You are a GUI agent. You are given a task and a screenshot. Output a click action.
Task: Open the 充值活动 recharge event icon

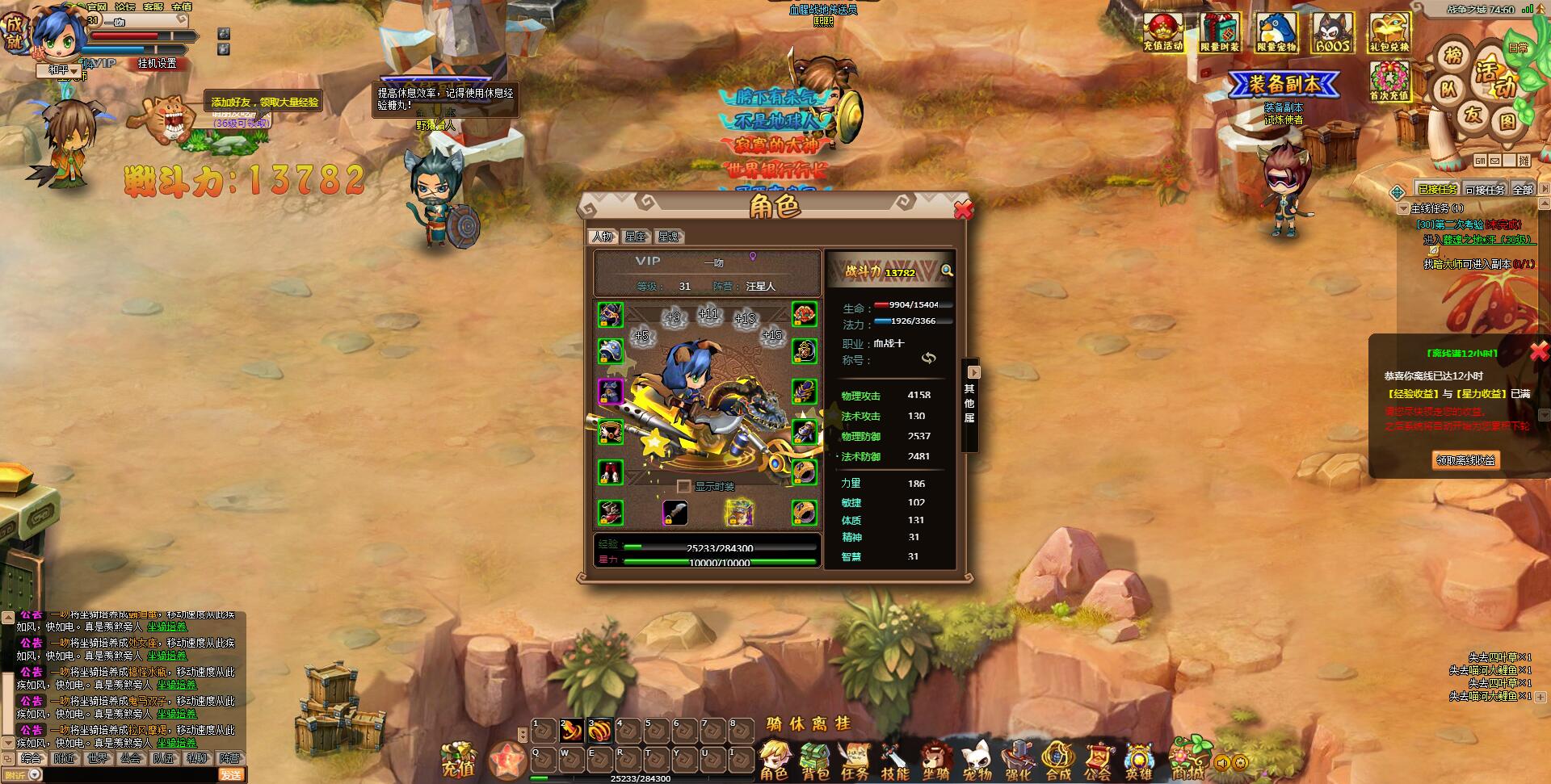pos(1163,33)
